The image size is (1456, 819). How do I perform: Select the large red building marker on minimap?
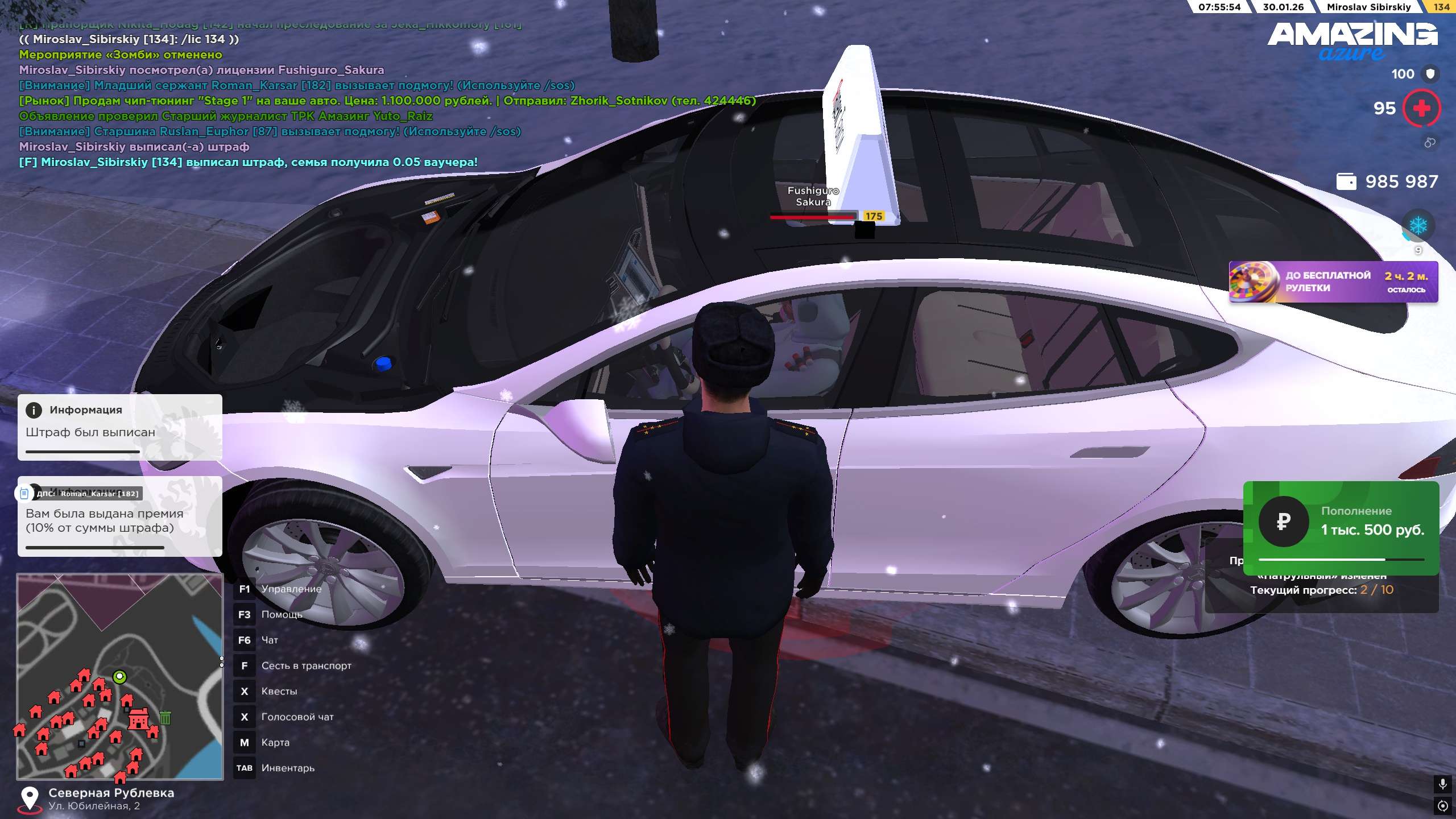click(x=138, y=718)
